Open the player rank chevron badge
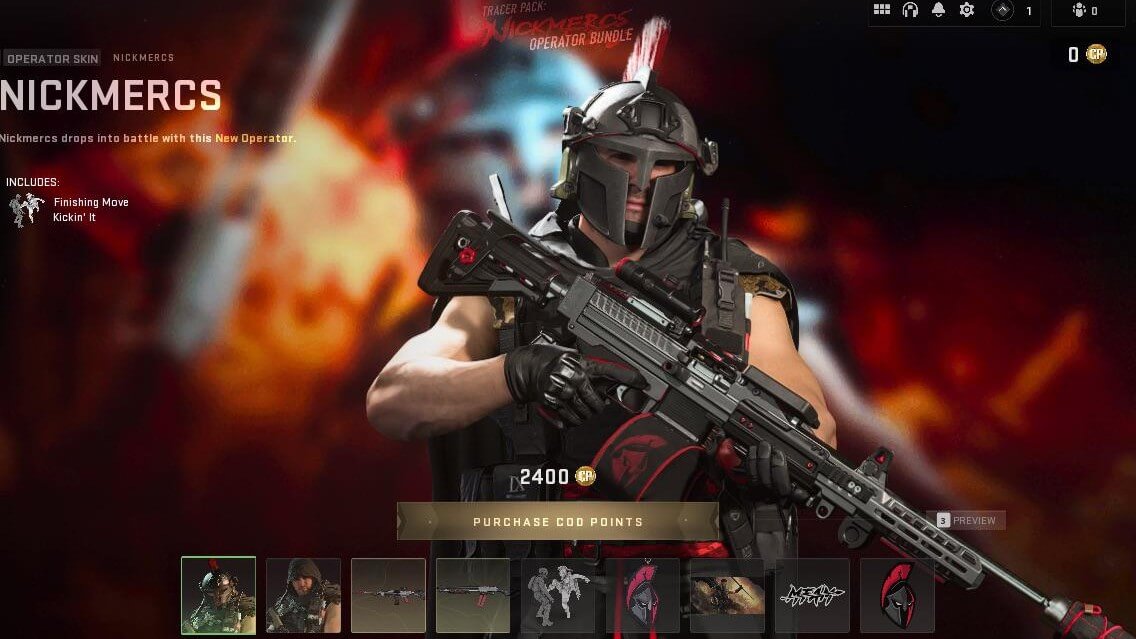1136x639 pixels. point(1002,11)
